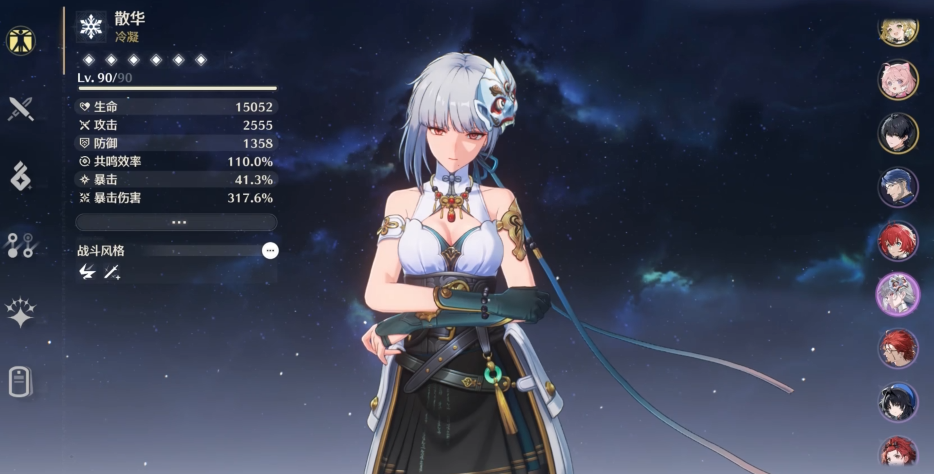This screenshot has width=934, height=474.
Task: Expand the full stats list with the ellipsis bar
Action: click(176, 222)
